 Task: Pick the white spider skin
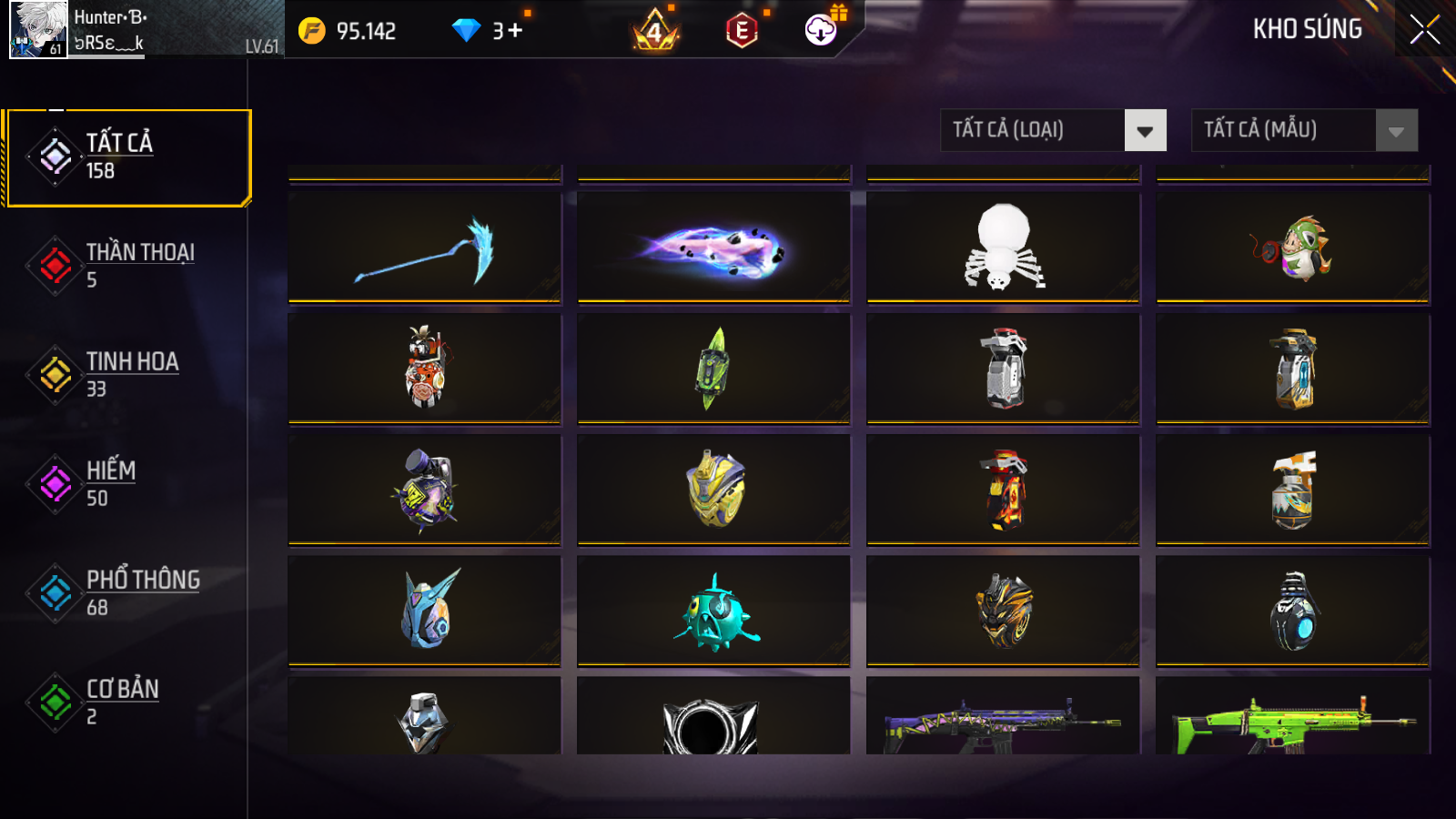[1003, 248]
